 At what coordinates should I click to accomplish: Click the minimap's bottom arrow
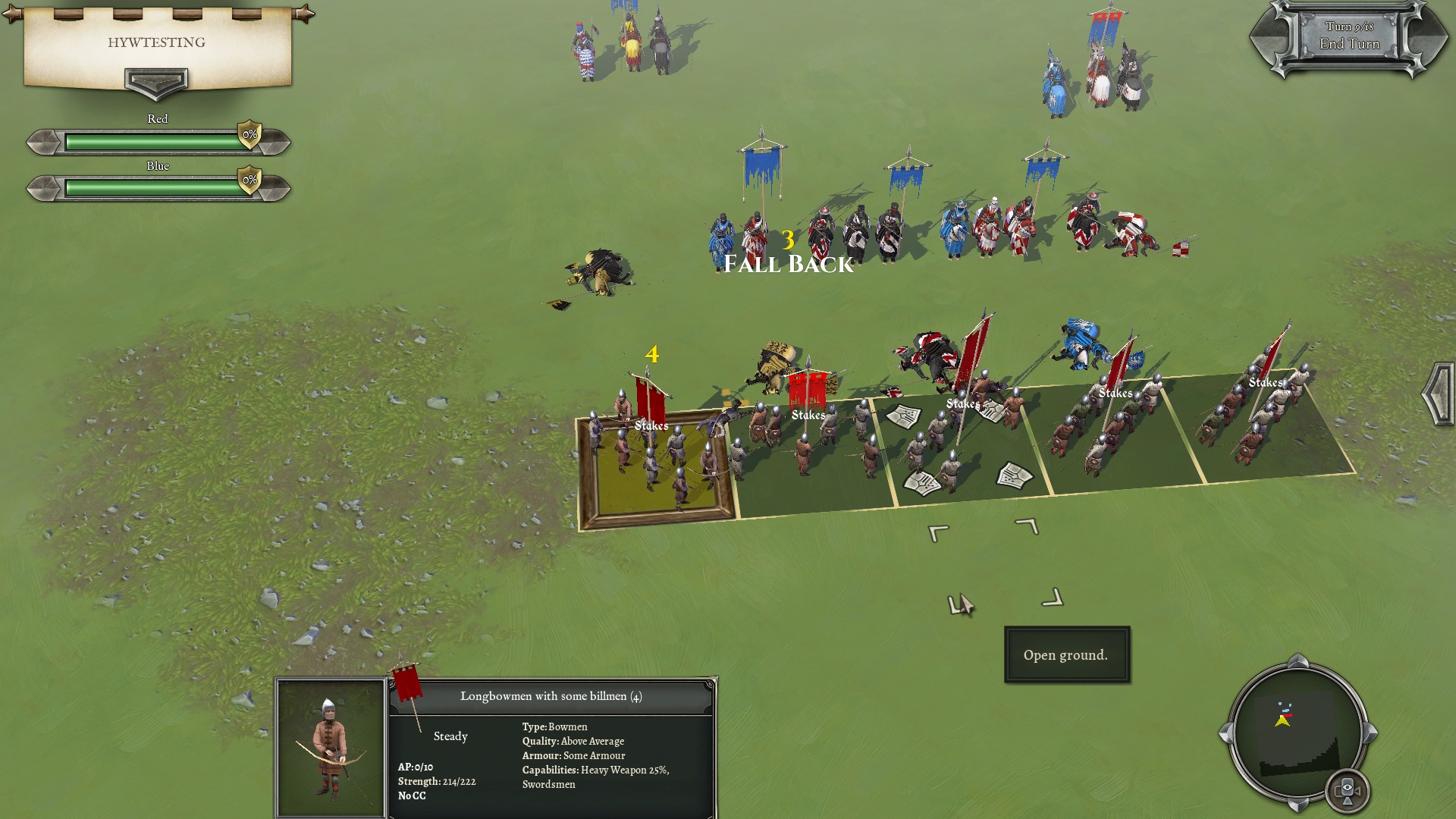1298,804
